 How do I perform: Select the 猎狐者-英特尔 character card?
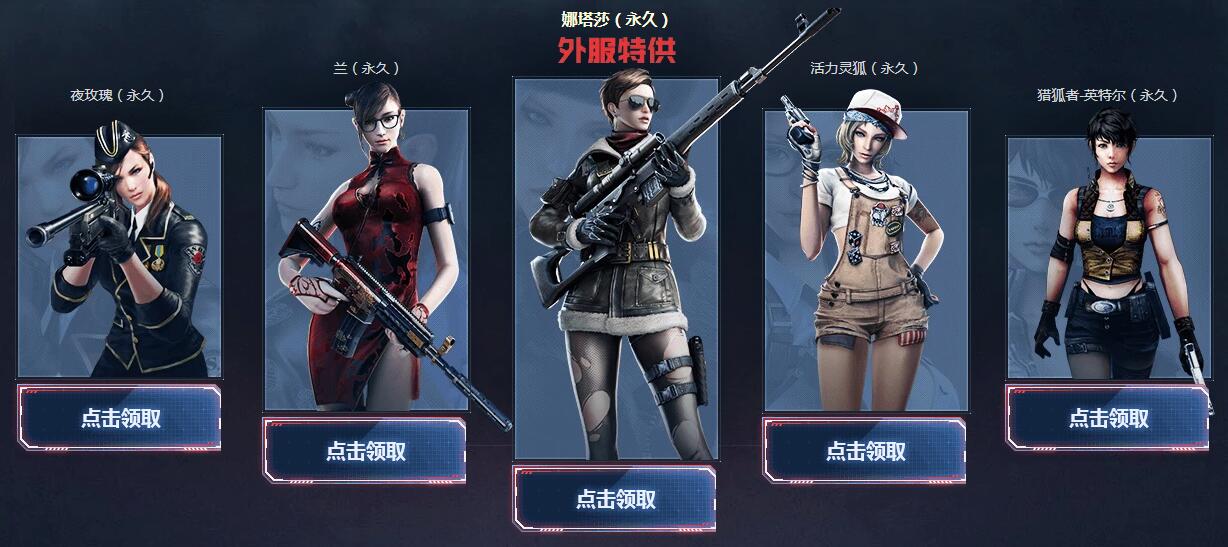[x=1108, y=257]
